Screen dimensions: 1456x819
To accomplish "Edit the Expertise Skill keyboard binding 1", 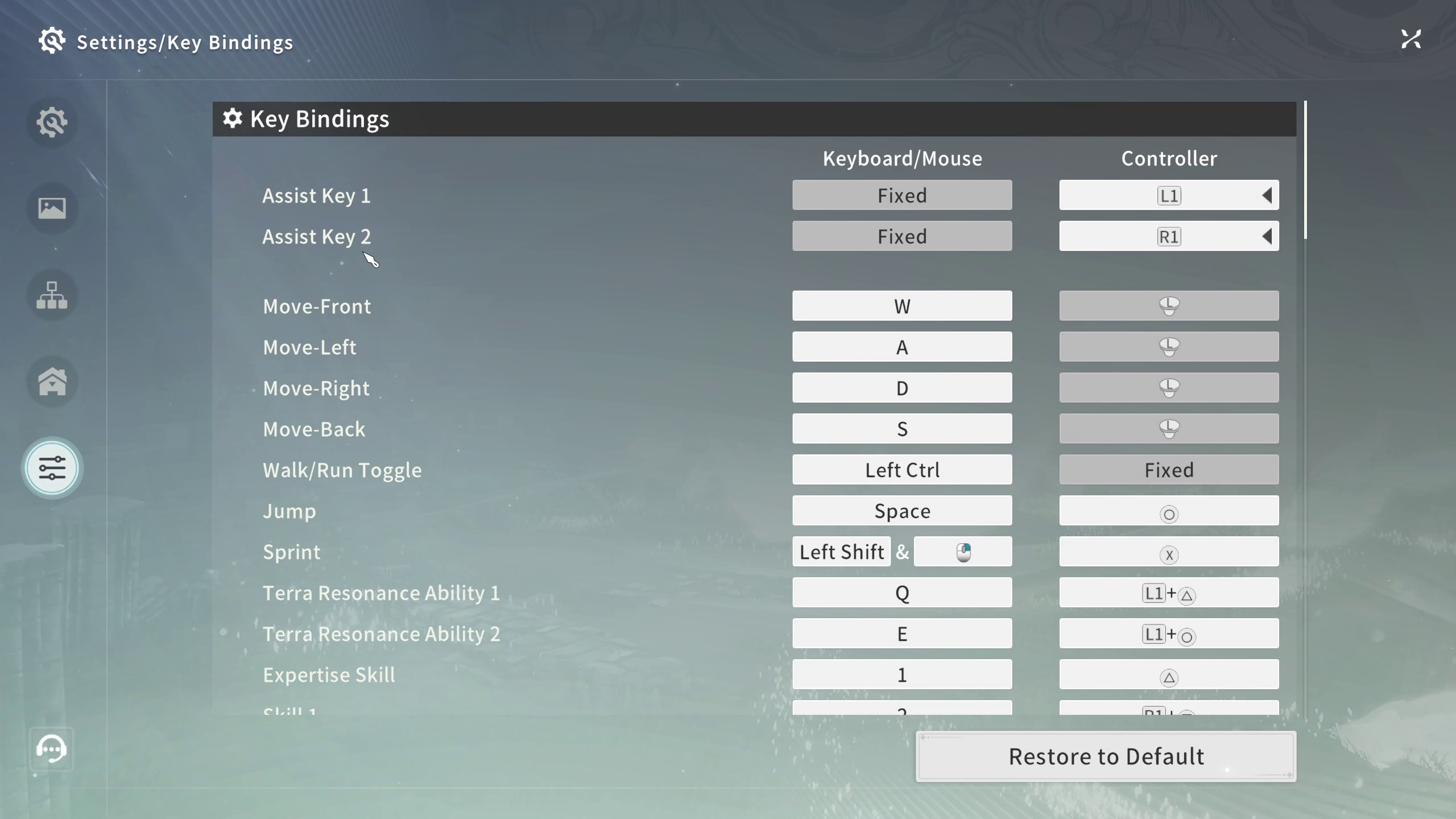I will [x=902, y=675].
